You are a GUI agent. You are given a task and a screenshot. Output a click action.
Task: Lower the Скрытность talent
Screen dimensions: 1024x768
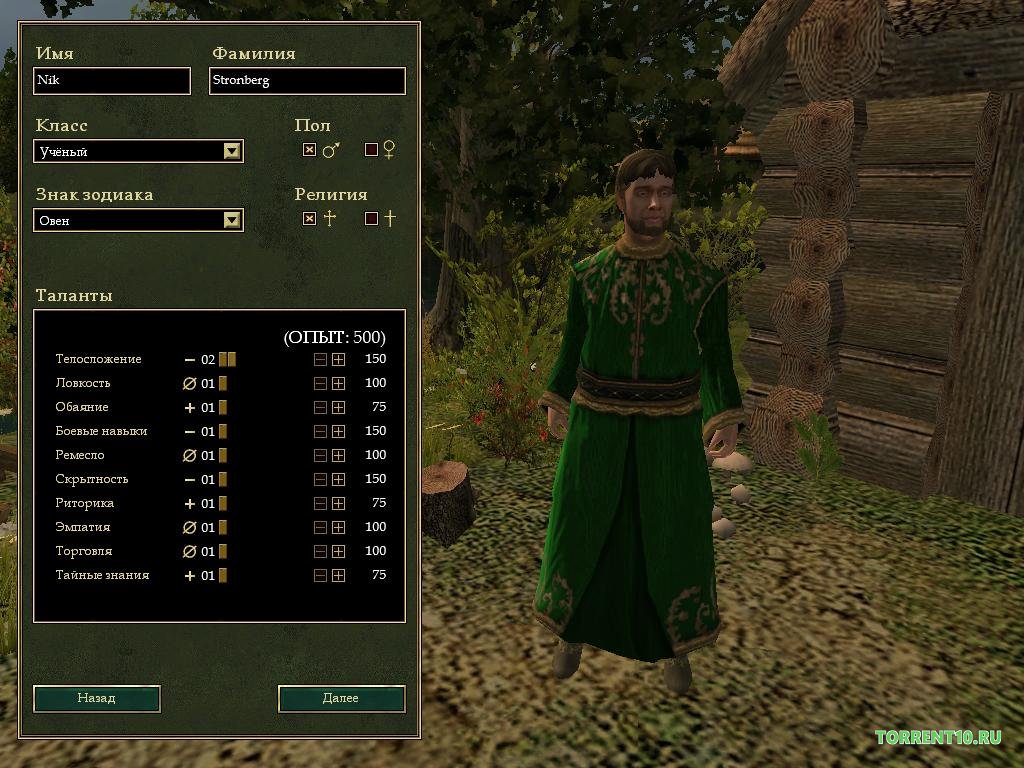[320, 479]
